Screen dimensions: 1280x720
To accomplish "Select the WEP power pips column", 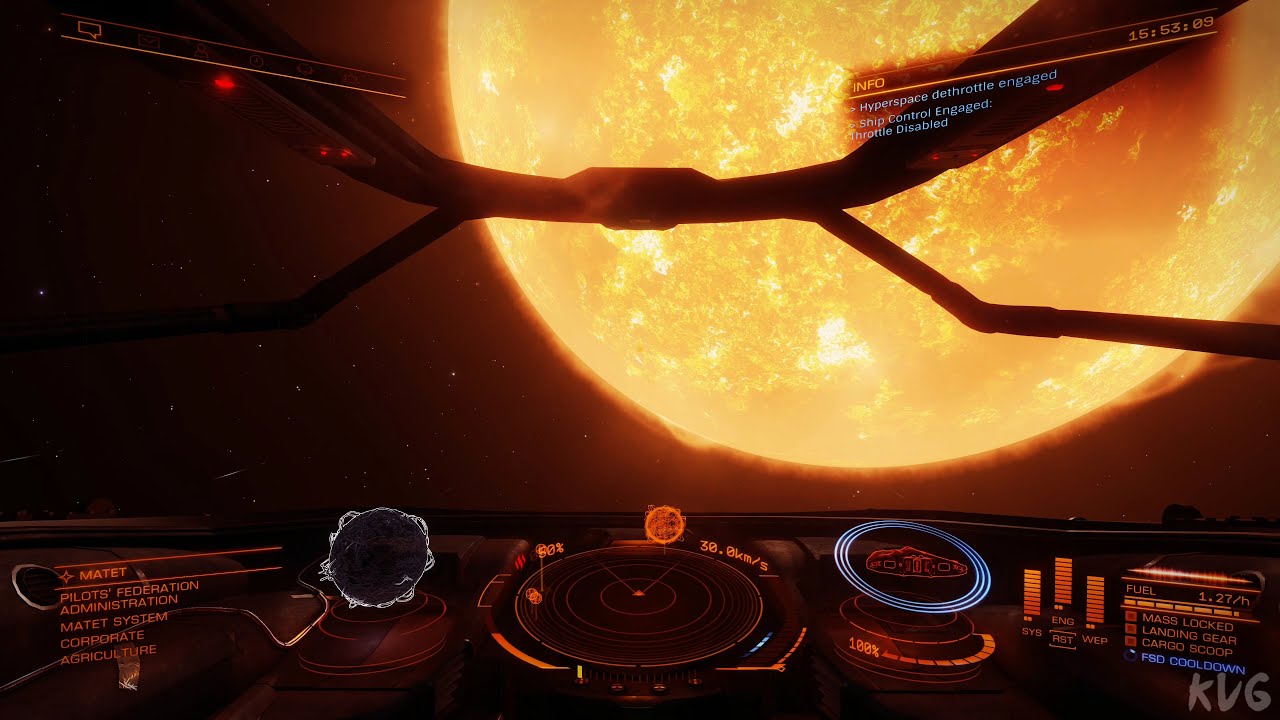I will (x=1095, y=600).
